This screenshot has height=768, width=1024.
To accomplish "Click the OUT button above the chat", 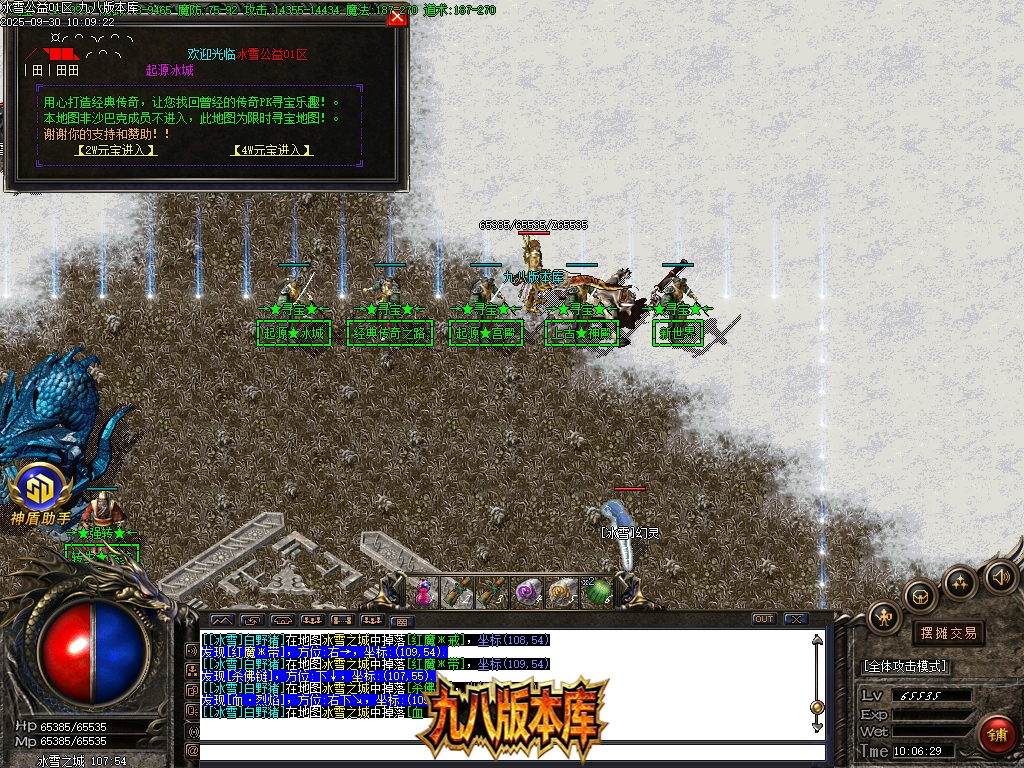I will click(764, 619).
